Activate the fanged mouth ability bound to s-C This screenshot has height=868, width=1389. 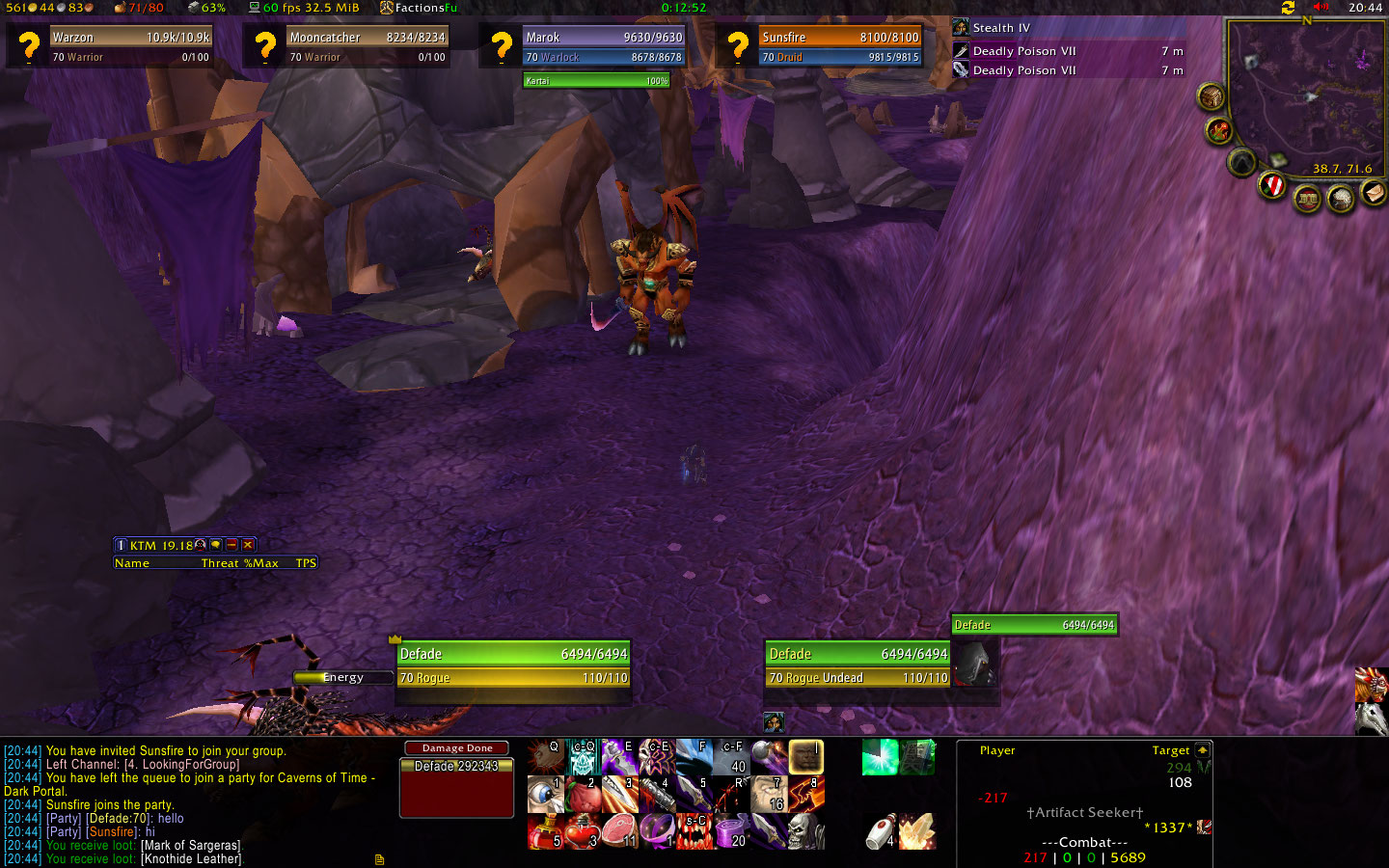[694, 831]
